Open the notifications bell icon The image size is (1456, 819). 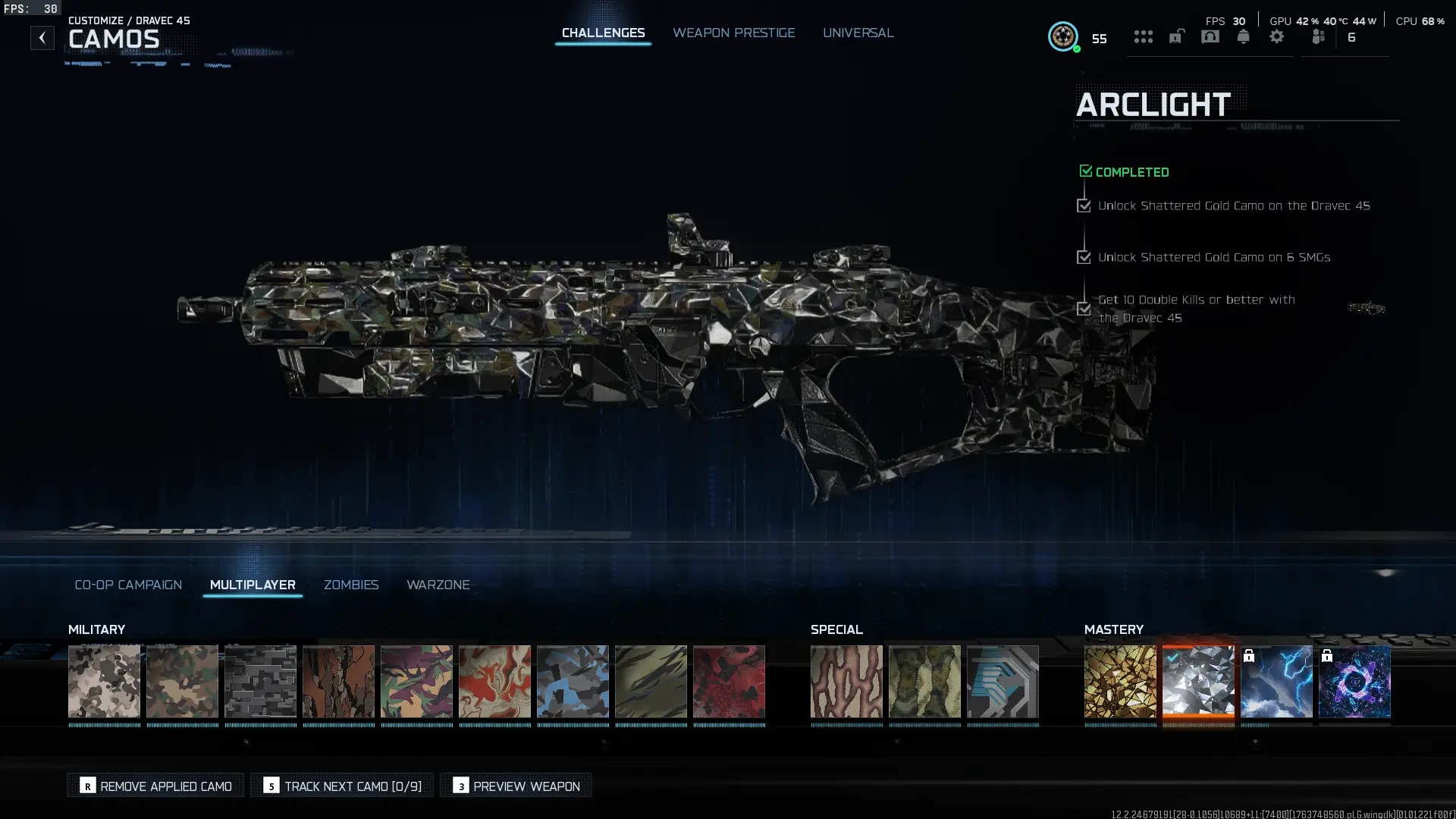coord(1243,36)
